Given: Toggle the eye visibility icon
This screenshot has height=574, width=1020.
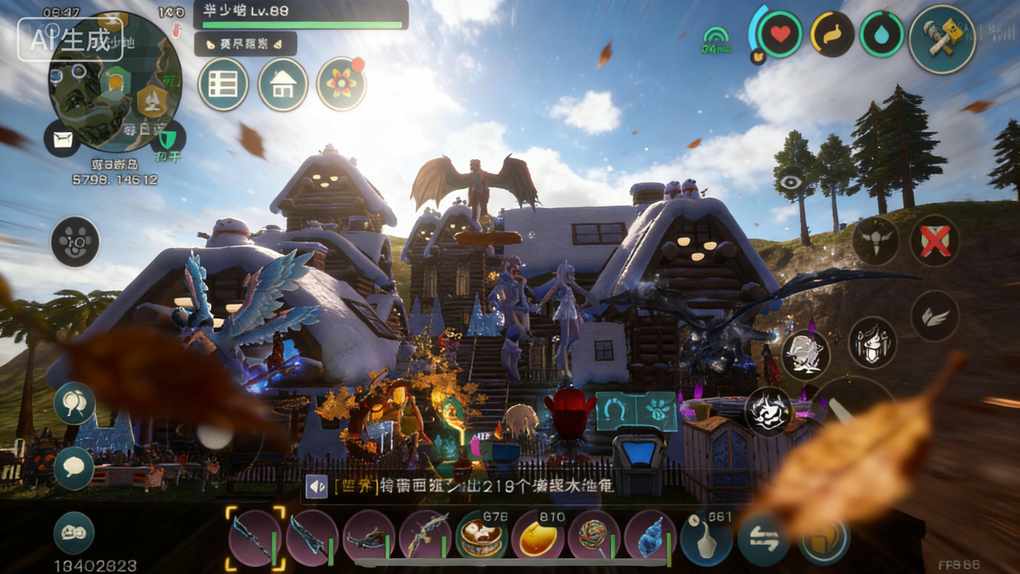Looking at the screenshot, I should point(792,182).
